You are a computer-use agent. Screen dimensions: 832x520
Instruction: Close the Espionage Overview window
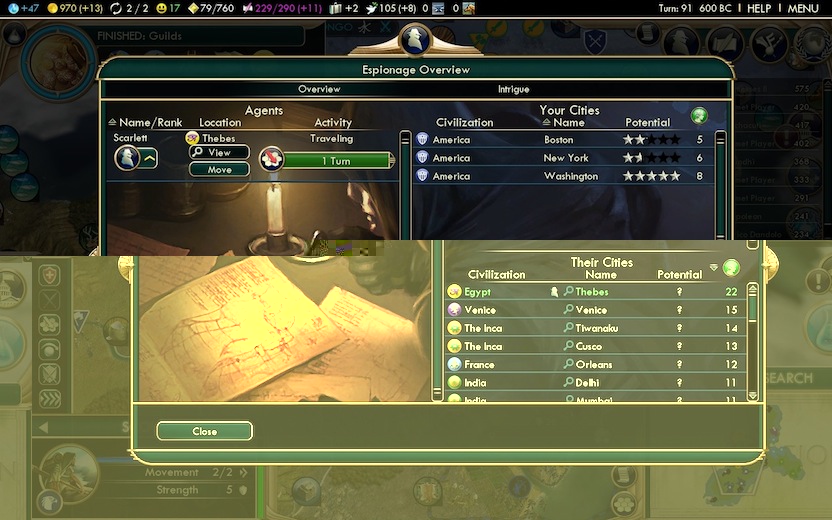[204, 431]
